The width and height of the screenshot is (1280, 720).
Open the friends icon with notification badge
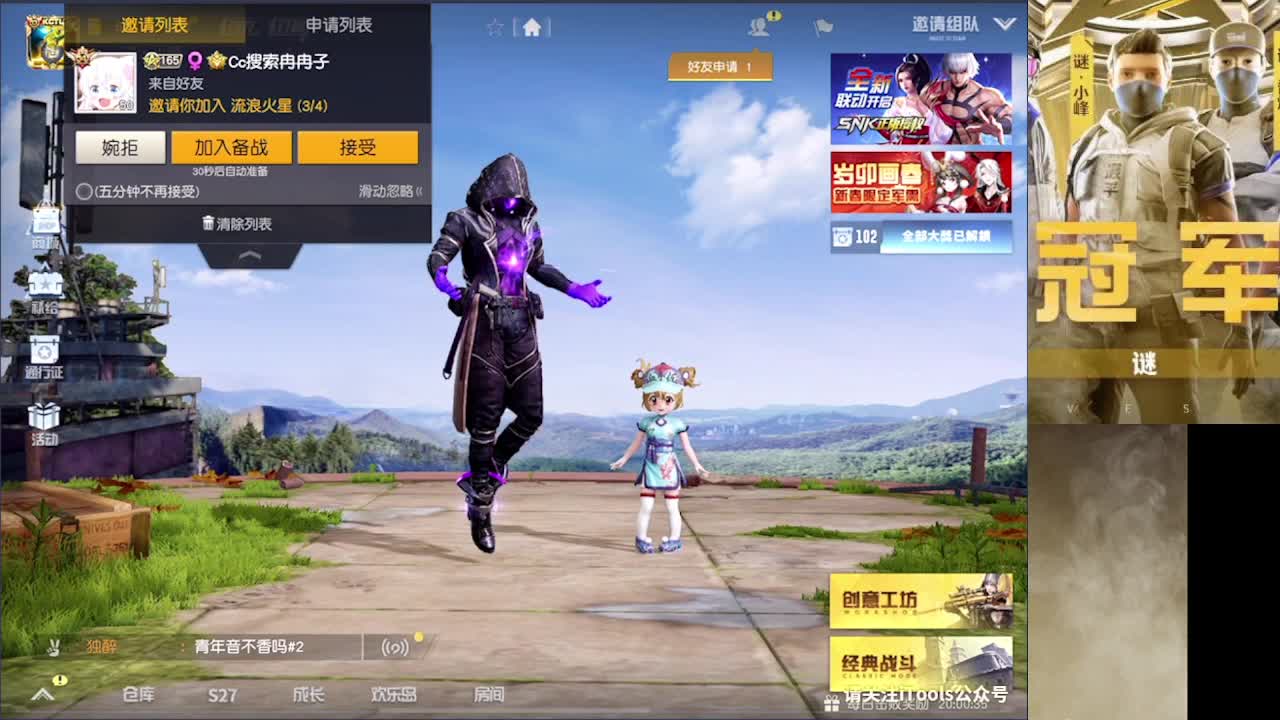pyautogui.click(x=760, y=24)
